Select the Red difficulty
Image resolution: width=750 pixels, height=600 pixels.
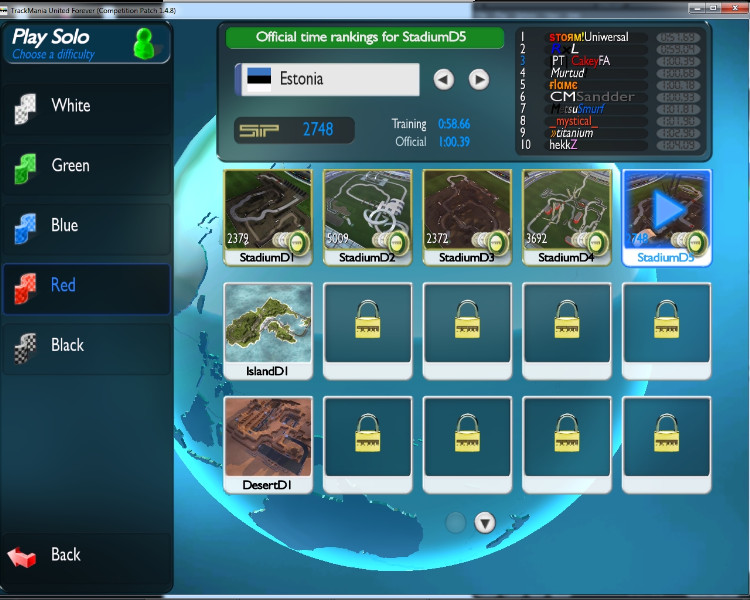(85, 286)
